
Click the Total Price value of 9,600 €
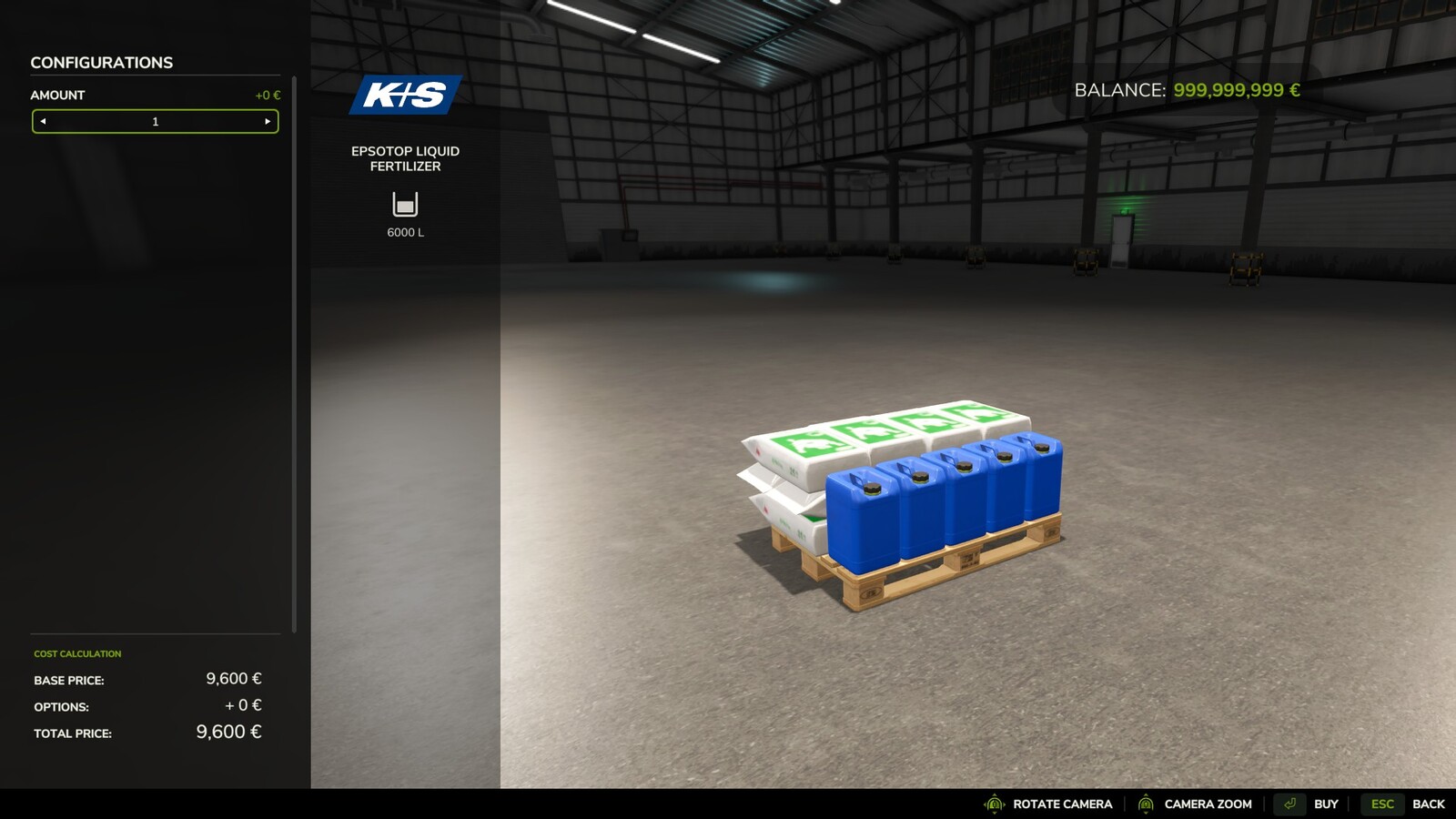229,732
